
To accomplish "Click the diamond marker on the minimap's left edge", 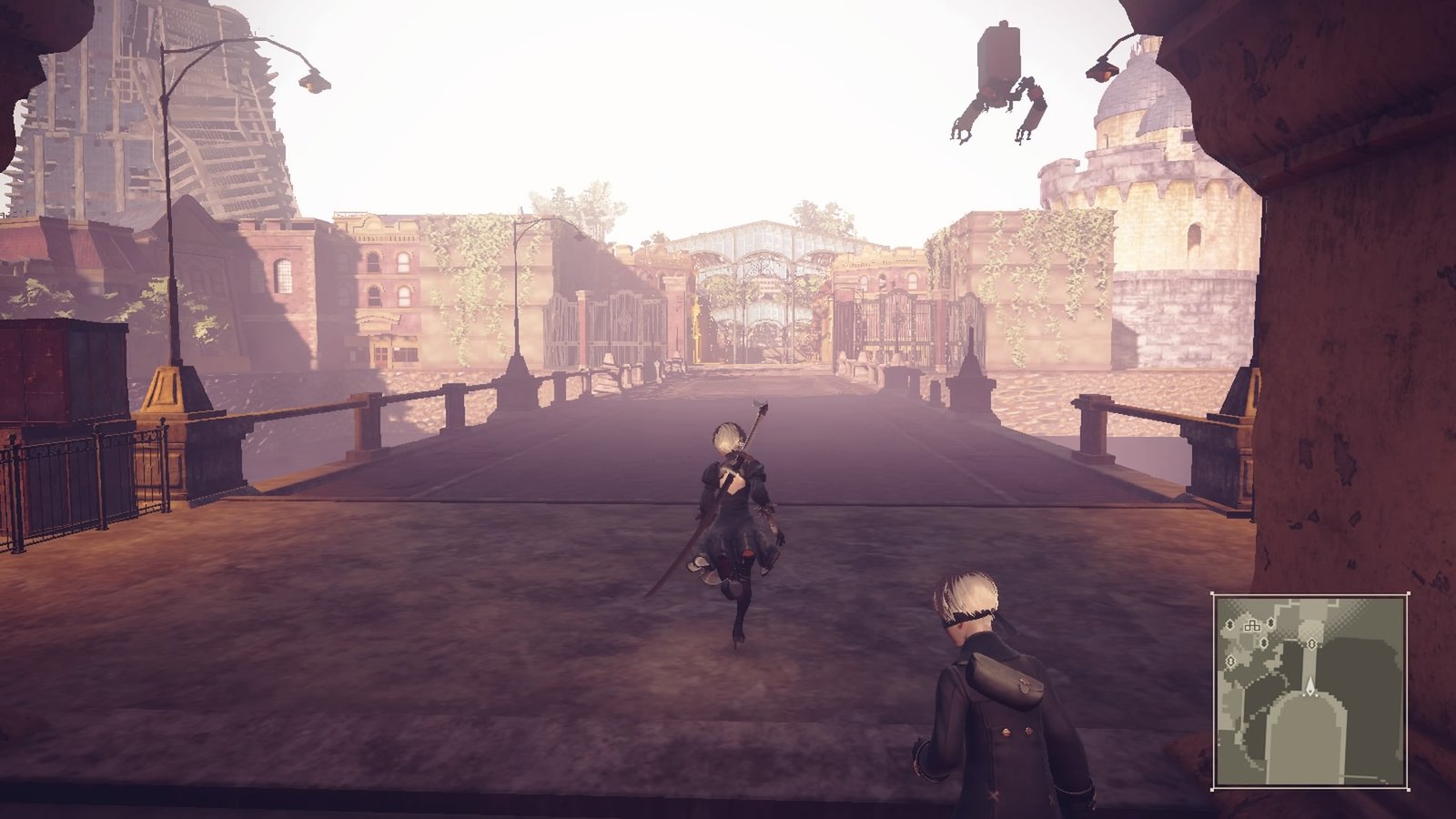I will coord(1230,660).
